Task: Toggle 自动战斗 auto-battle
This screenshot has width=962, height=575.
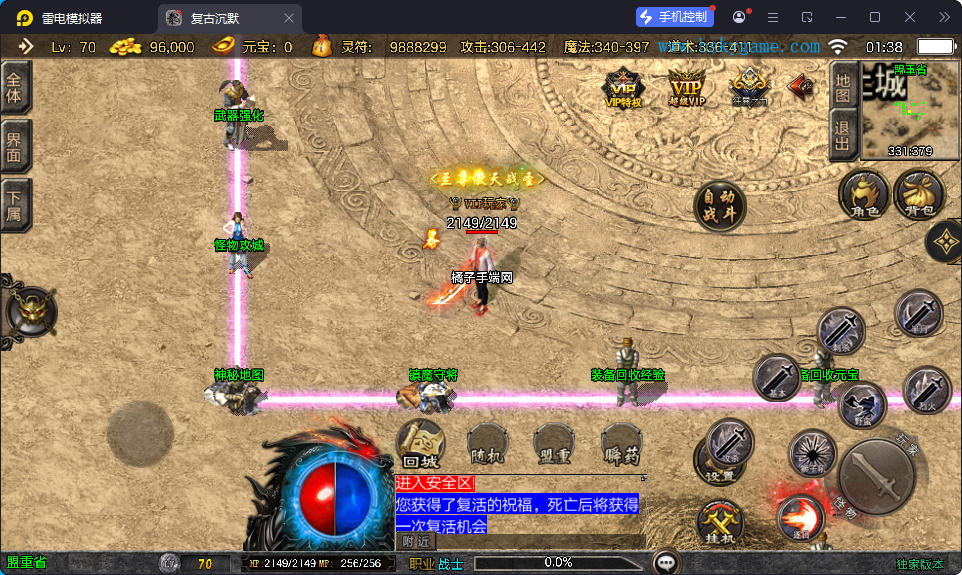Action: (720, 206)
